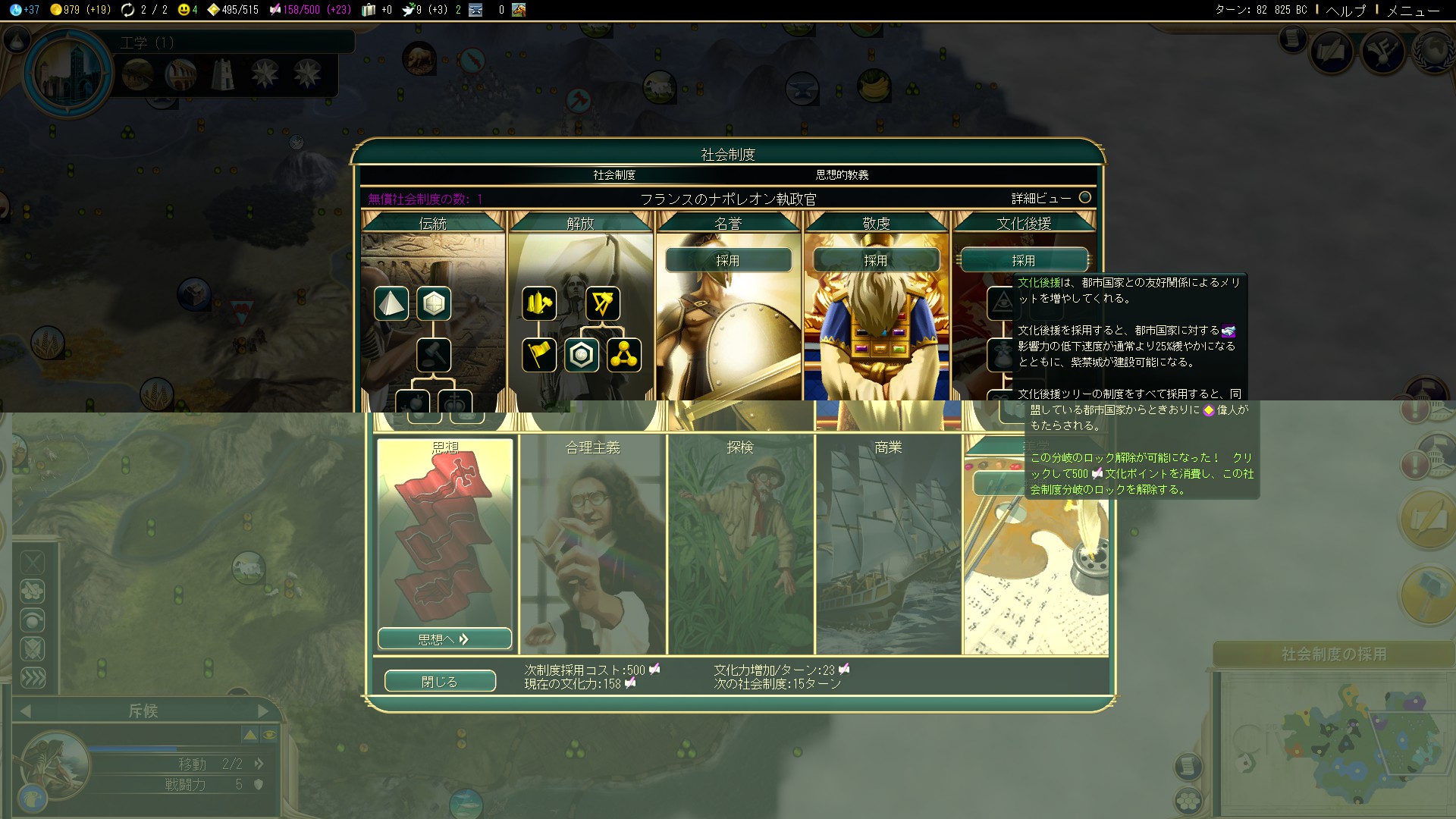Close the social policies window via 閉じる
Image resolution: width=1456 pixels, height=819 pixels.
pyautogui.click(x=440, y=681)
